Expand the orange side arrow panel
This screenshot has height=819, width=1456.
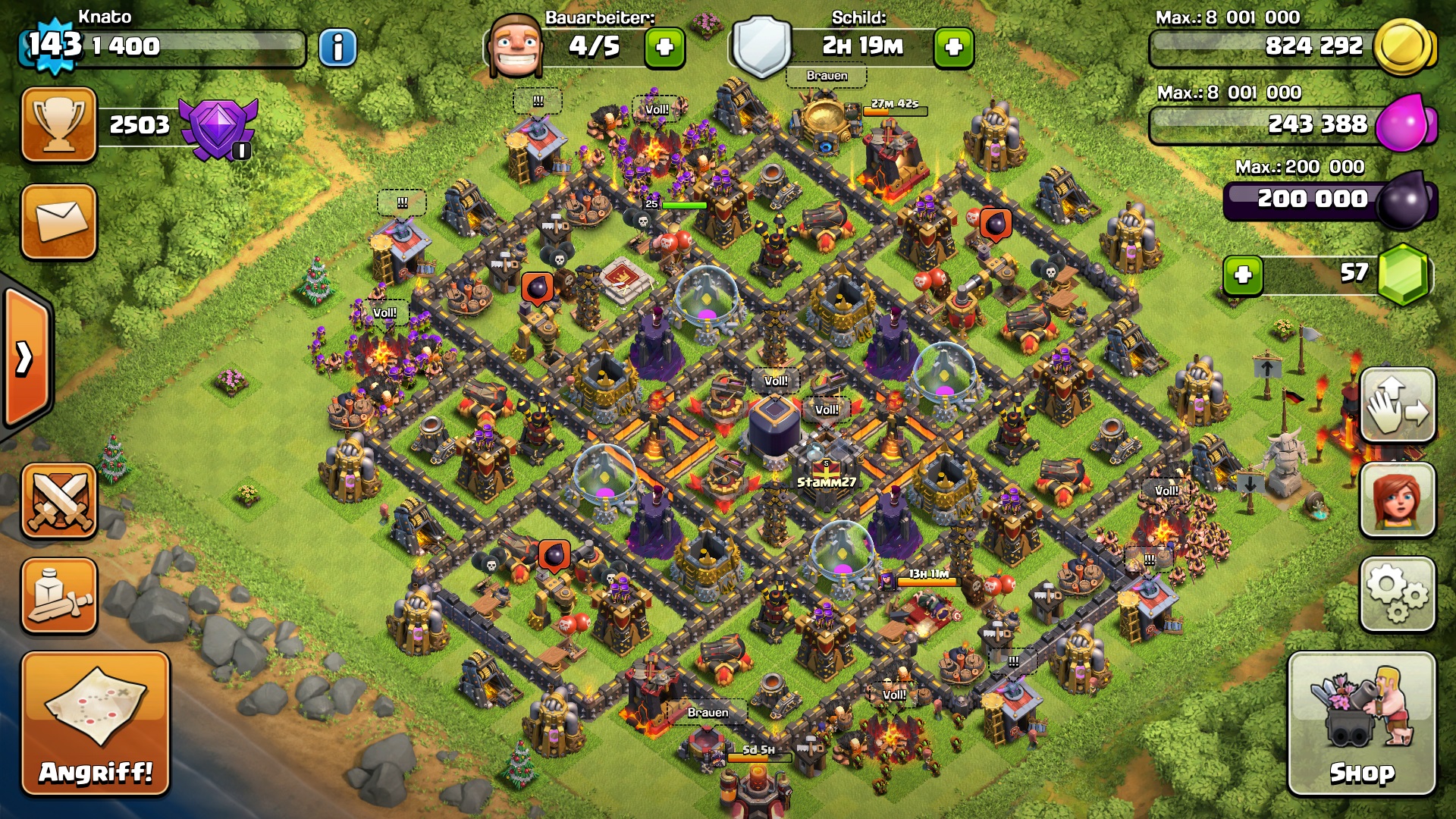coord(27,358)
